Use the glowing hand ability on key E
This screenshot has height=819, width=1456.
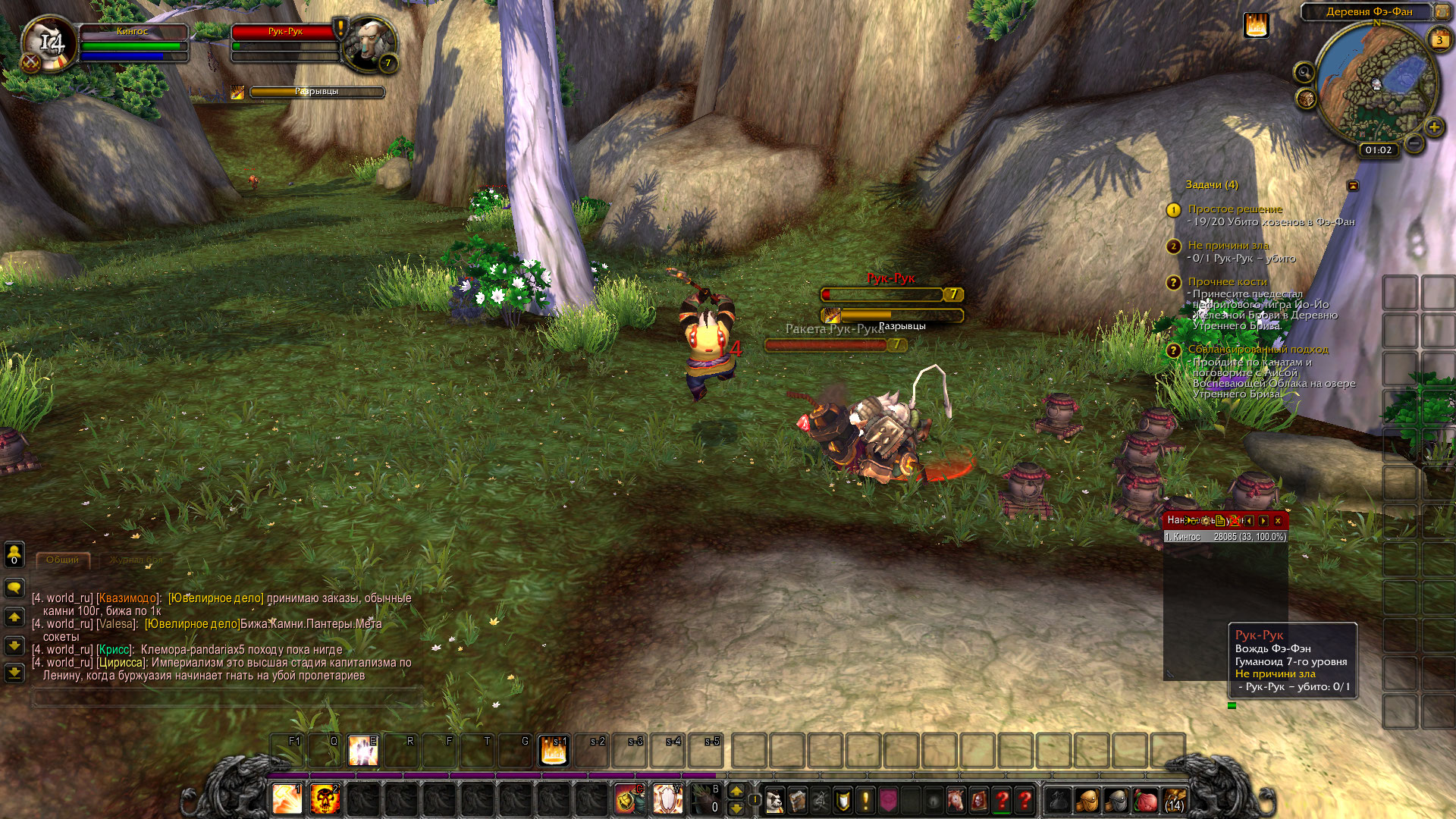(363, 751)
